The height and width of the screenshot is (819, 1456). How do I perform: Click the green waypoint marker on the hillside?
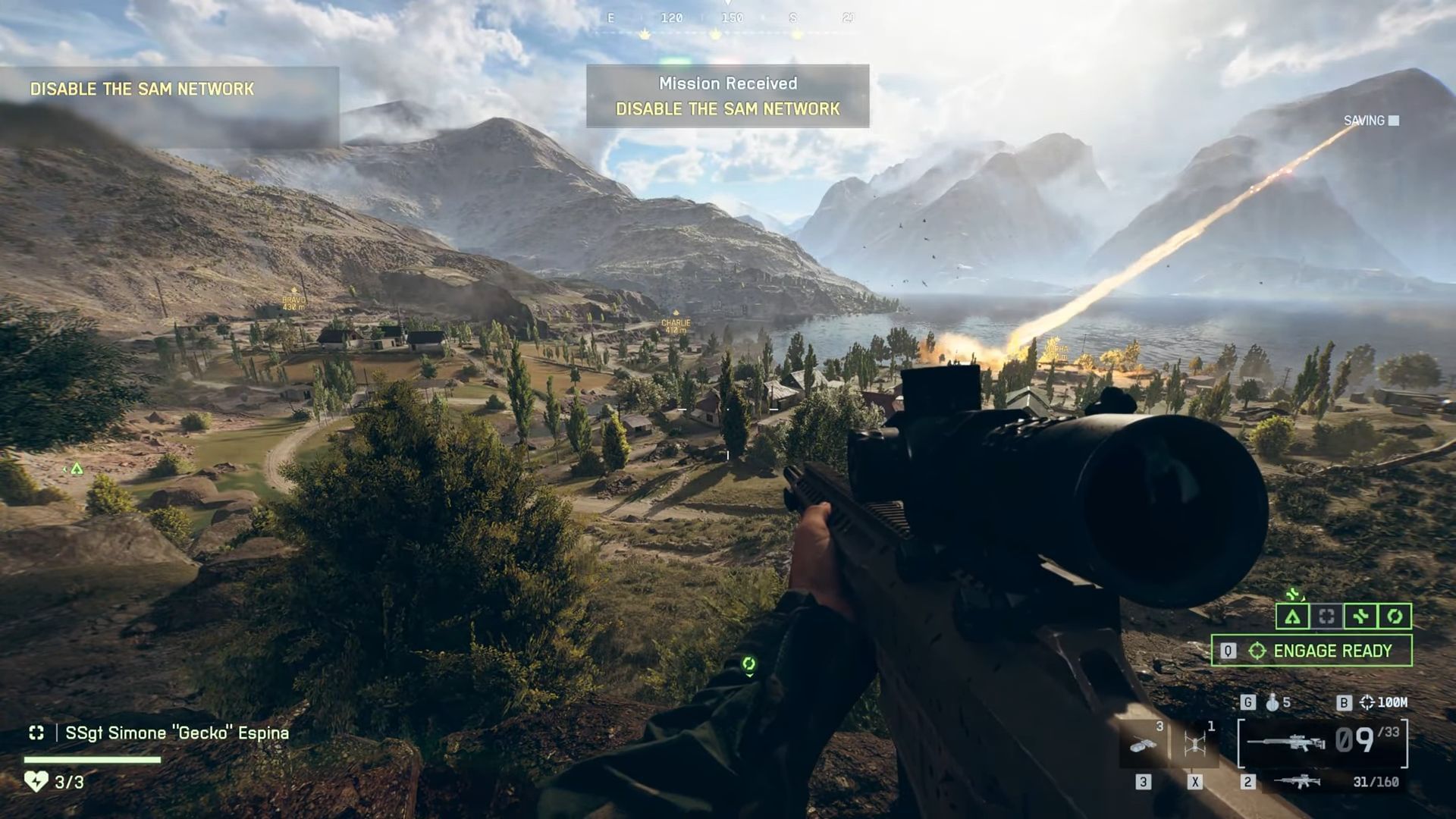(x=76, y=469)
